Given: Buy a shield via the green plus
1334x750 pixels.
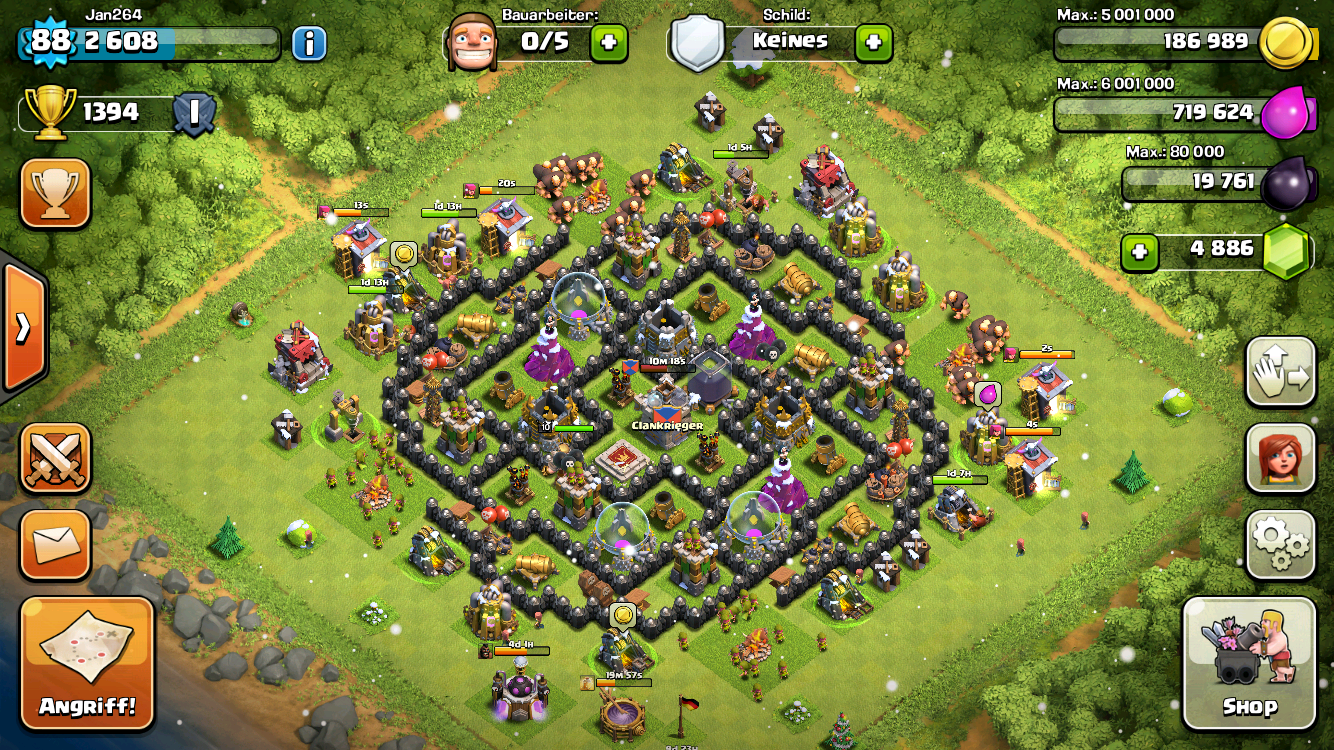Looking at the screenshot, I should click(x=873, y=43).
